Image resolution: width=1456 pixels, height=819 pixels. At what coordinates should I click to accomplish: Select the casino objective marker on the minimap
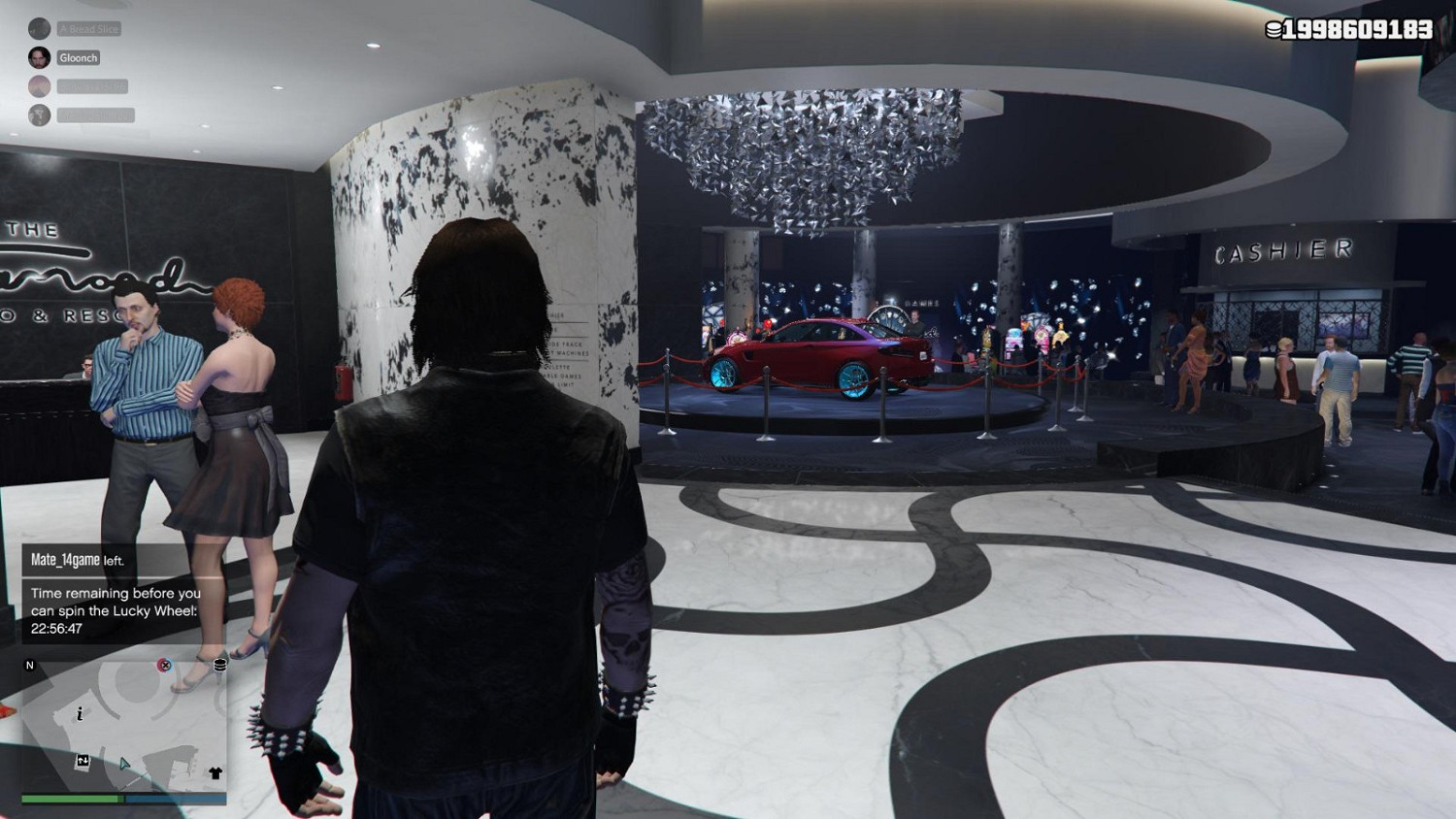coord(165,665)
